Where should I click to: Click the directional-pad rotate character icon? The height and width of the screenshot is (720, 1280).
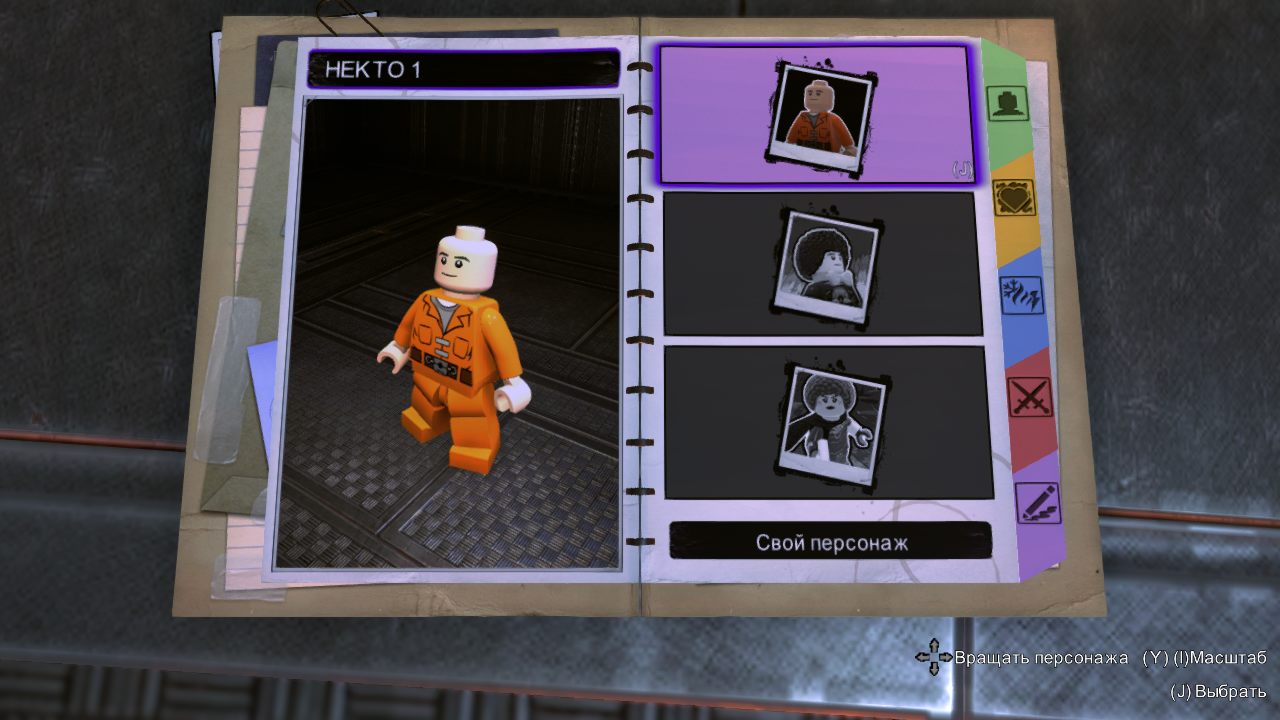coord(936,655)
